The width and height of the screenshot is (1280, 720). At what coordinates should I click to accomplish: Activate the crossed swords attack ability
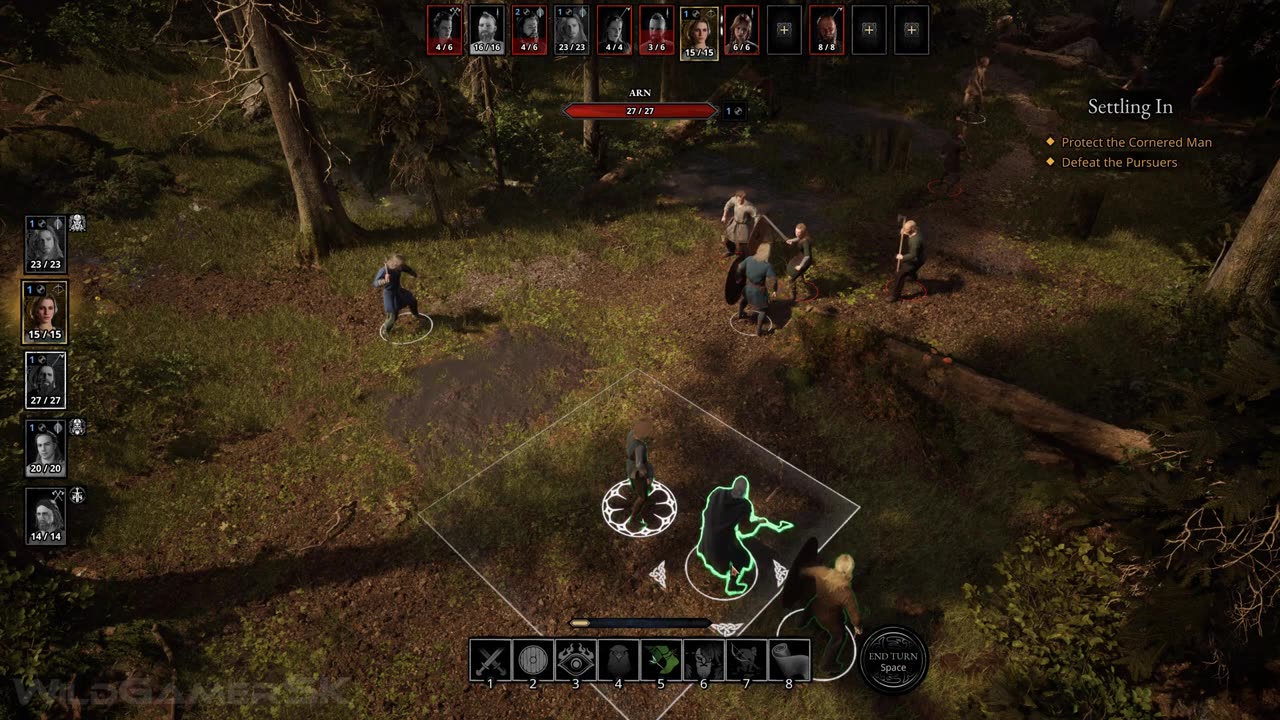click(490, 660)
